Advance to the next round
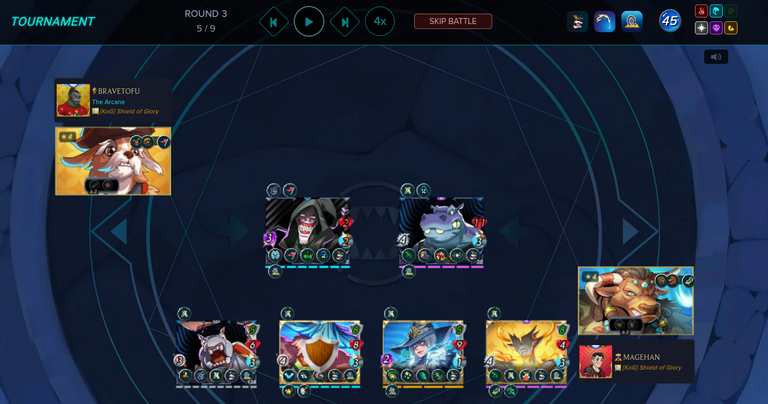The height and width of the screenshot is (404, 768). pos(345,21)
